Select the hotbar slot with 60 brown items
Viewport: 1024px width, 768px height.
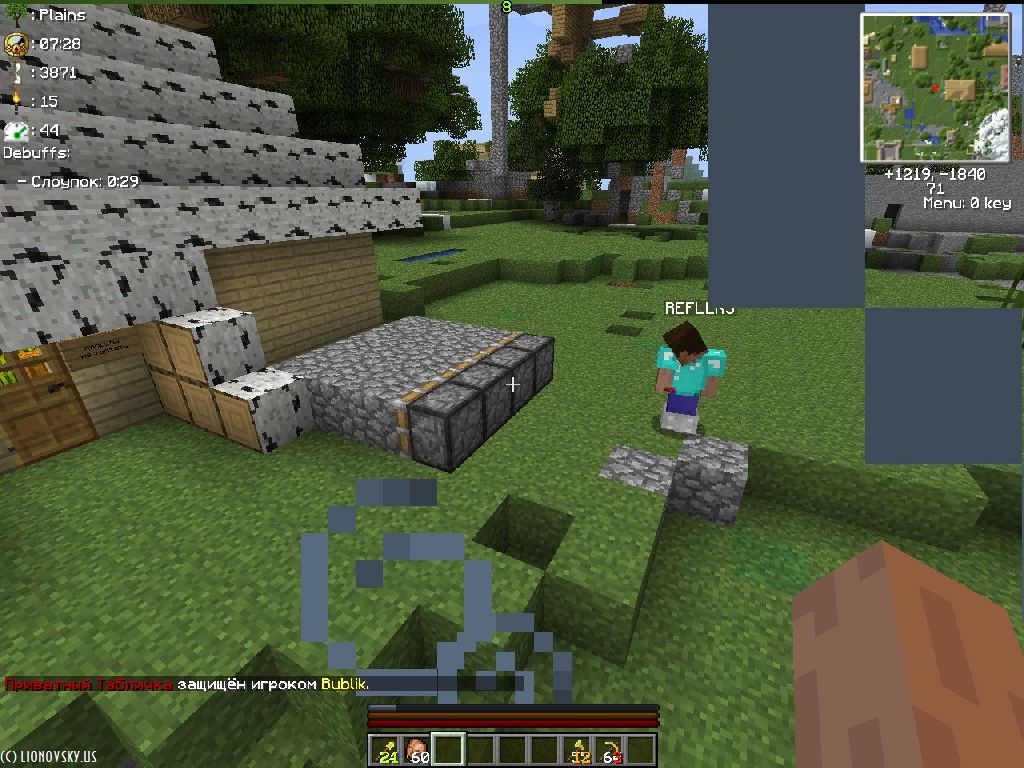point(418,749)
